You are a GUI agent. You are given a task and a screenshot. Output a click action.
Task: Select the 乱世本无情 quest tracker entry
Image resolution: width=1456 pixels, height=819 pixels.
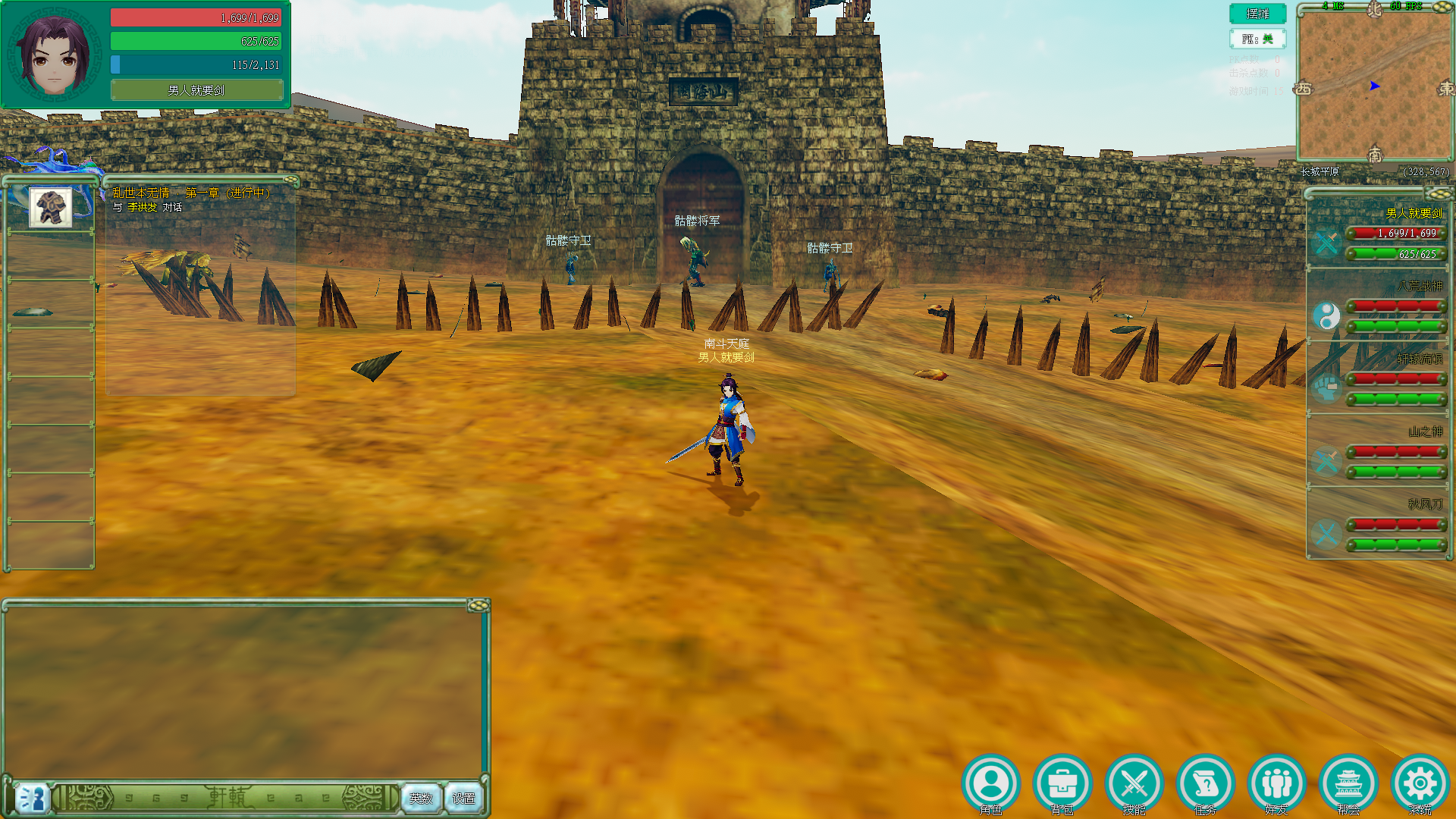click(191, 193)
